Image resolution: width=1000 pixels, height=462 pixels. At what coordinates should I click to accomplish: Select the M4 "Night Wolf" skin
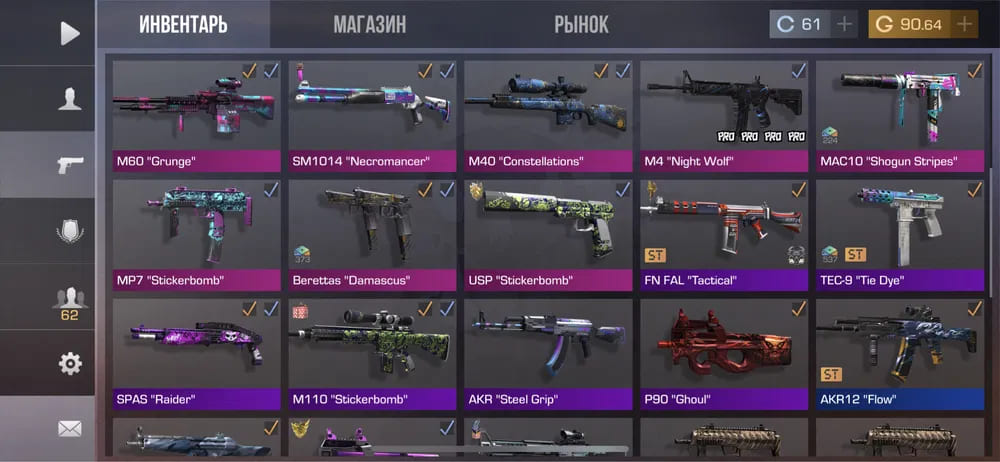724,115
